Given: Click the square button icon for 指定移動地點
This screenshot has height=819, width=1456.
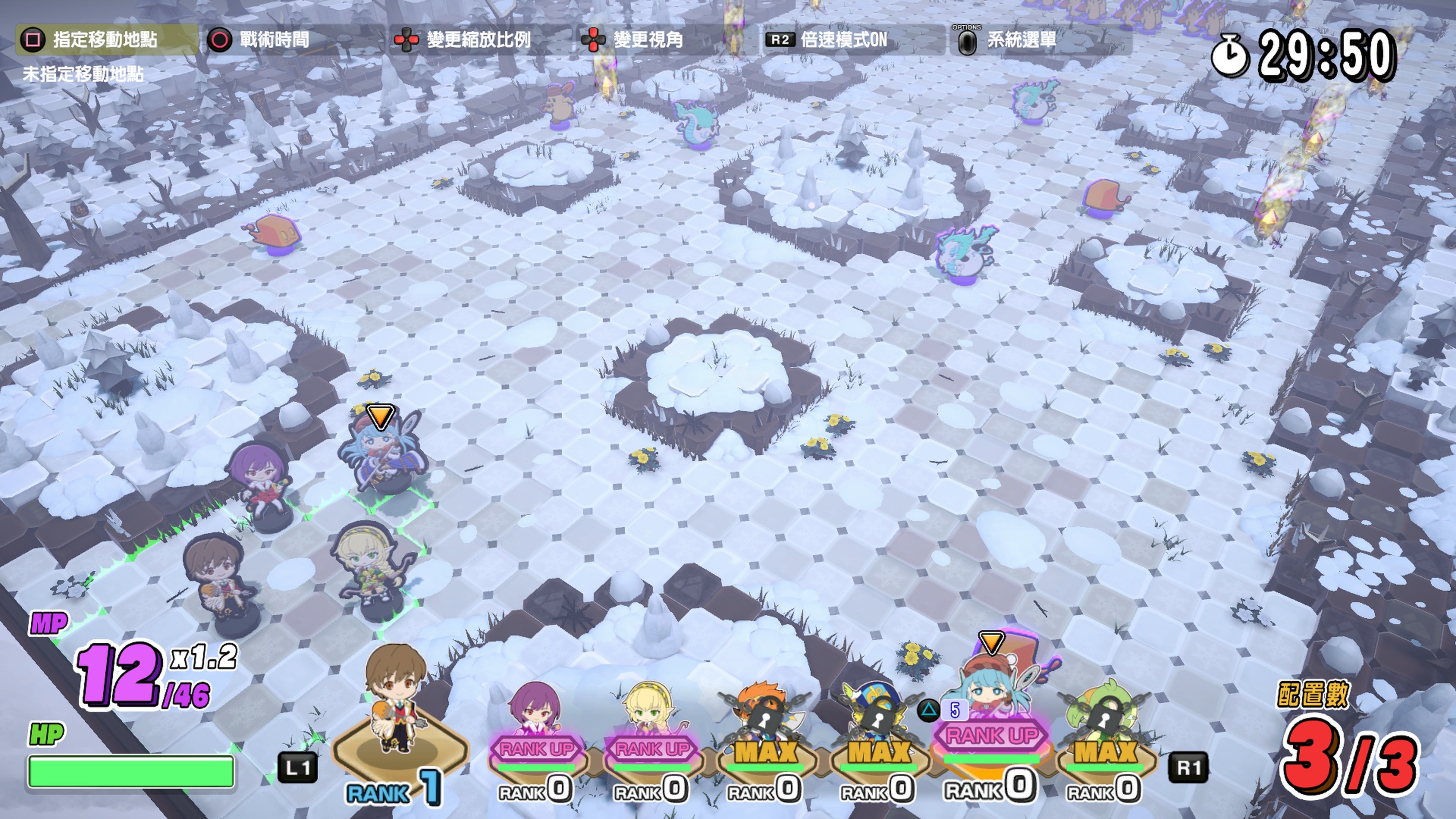Looking at the screenshot, I should point(32,40).
